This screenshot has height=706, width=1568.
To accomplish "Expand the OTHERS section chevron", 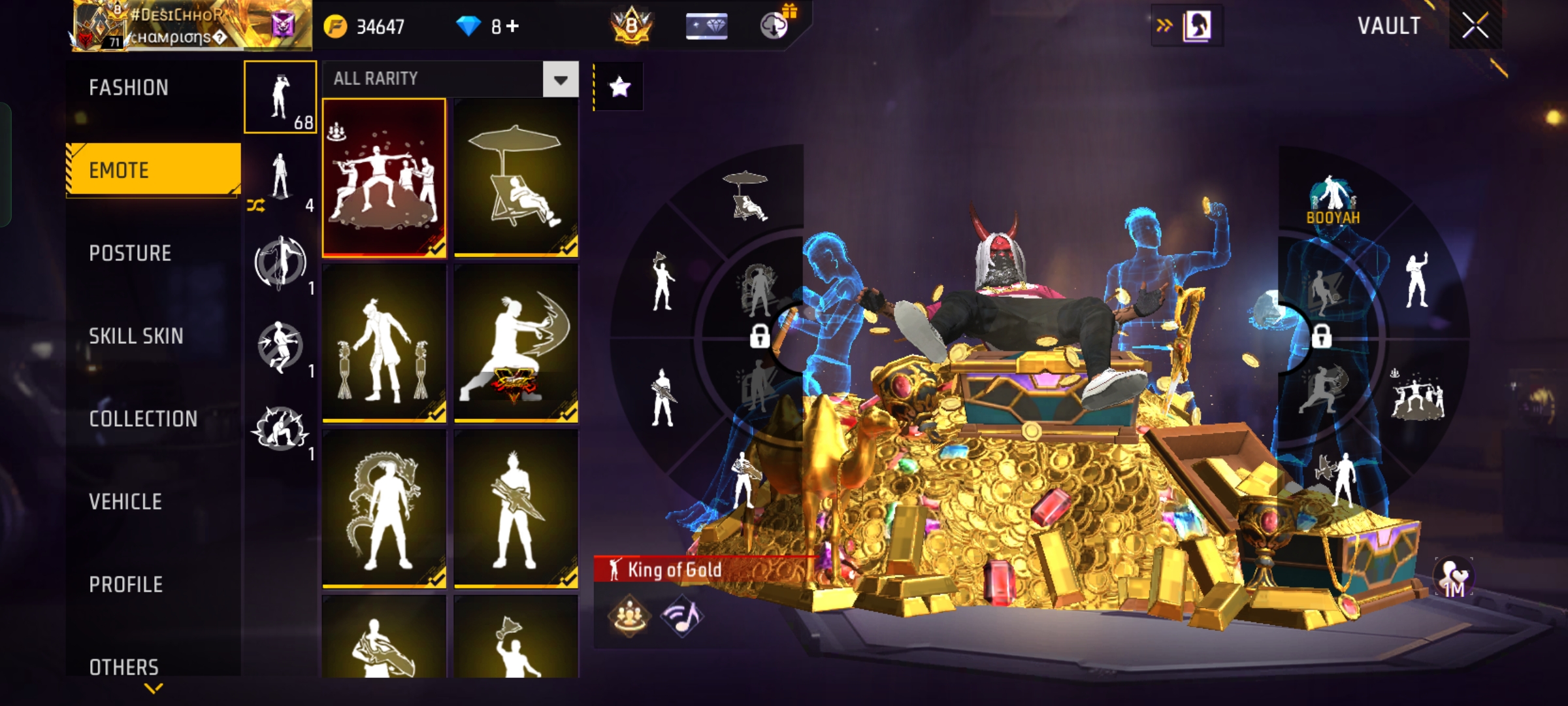I will coord(152,688).
